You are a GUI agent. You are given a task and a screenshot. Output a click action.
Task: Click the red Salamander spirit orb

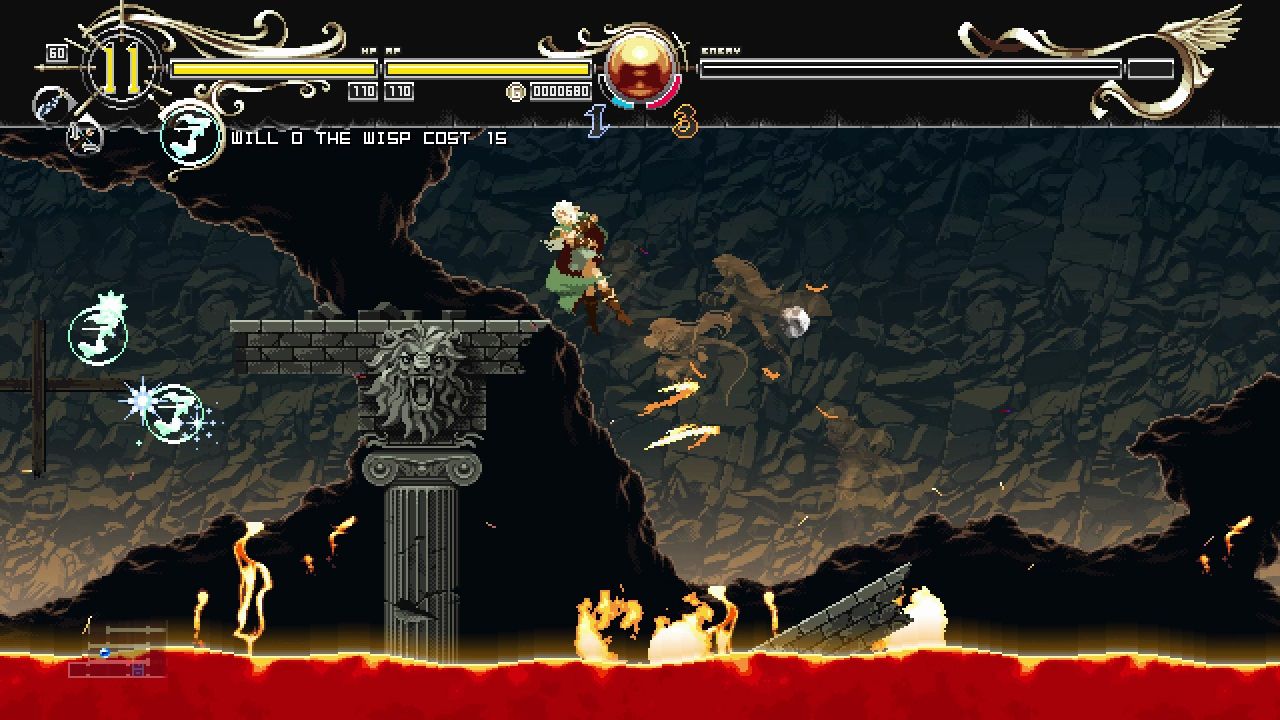[638, 68]
